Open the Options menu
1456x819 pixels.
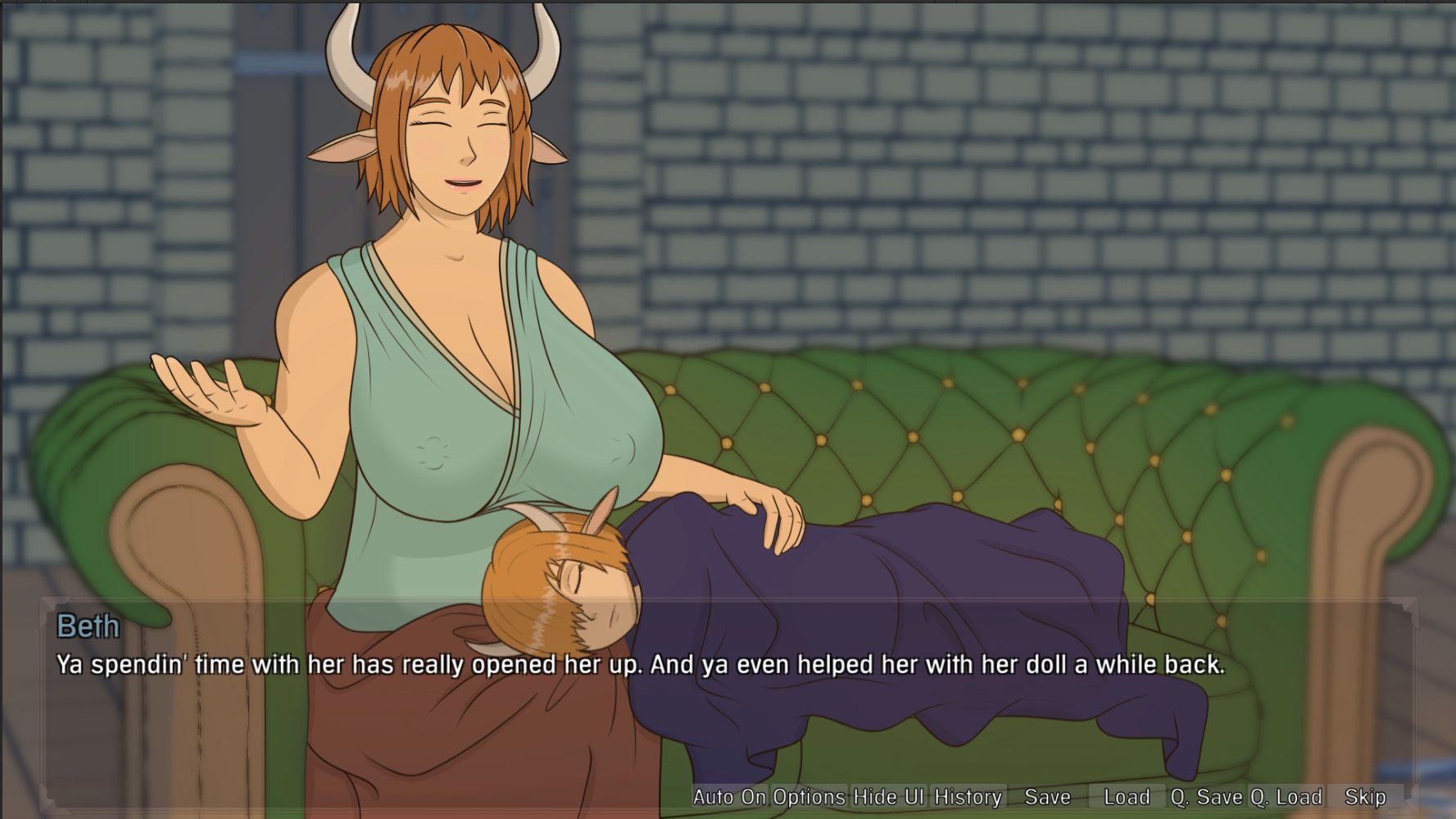[809, 796]
